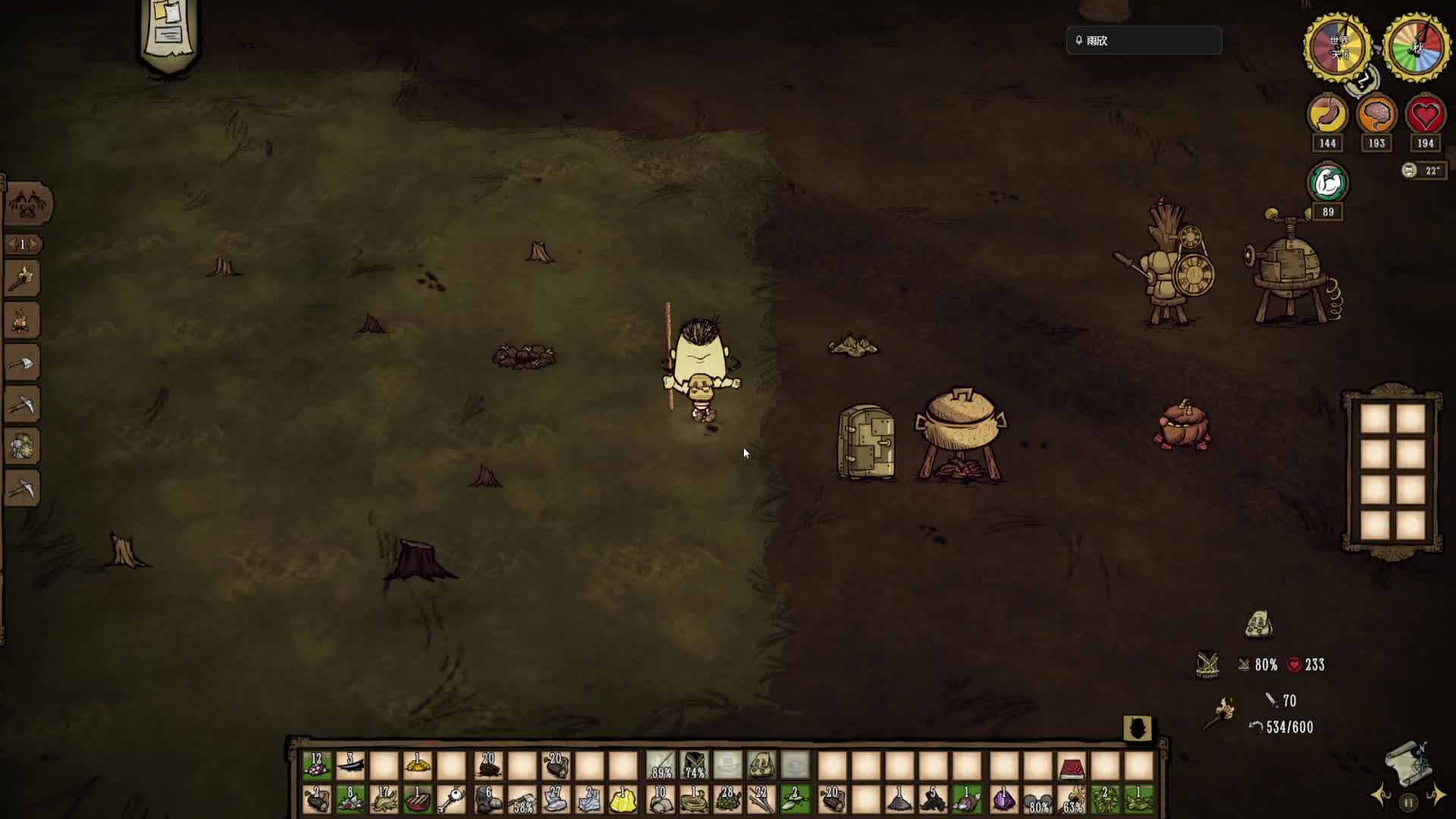
Task: Craft a torch from pinned recipes
Action: pos(22,278)
